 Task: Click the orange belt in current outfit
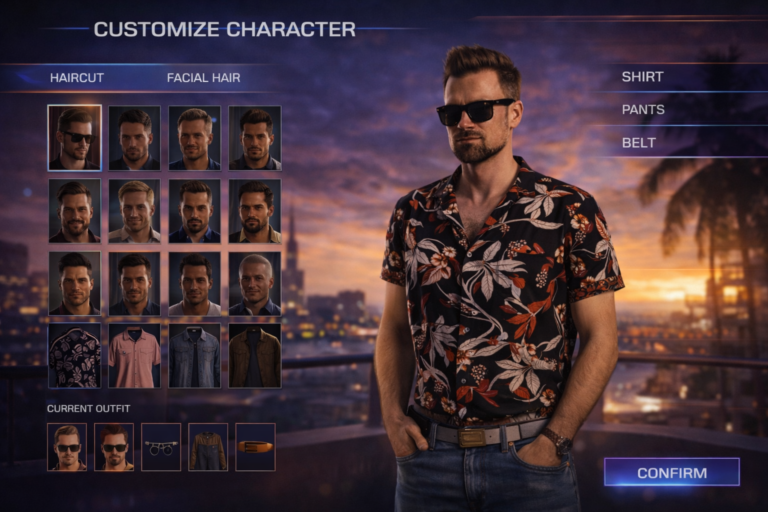pyautogui.click(x=255, y=446)
